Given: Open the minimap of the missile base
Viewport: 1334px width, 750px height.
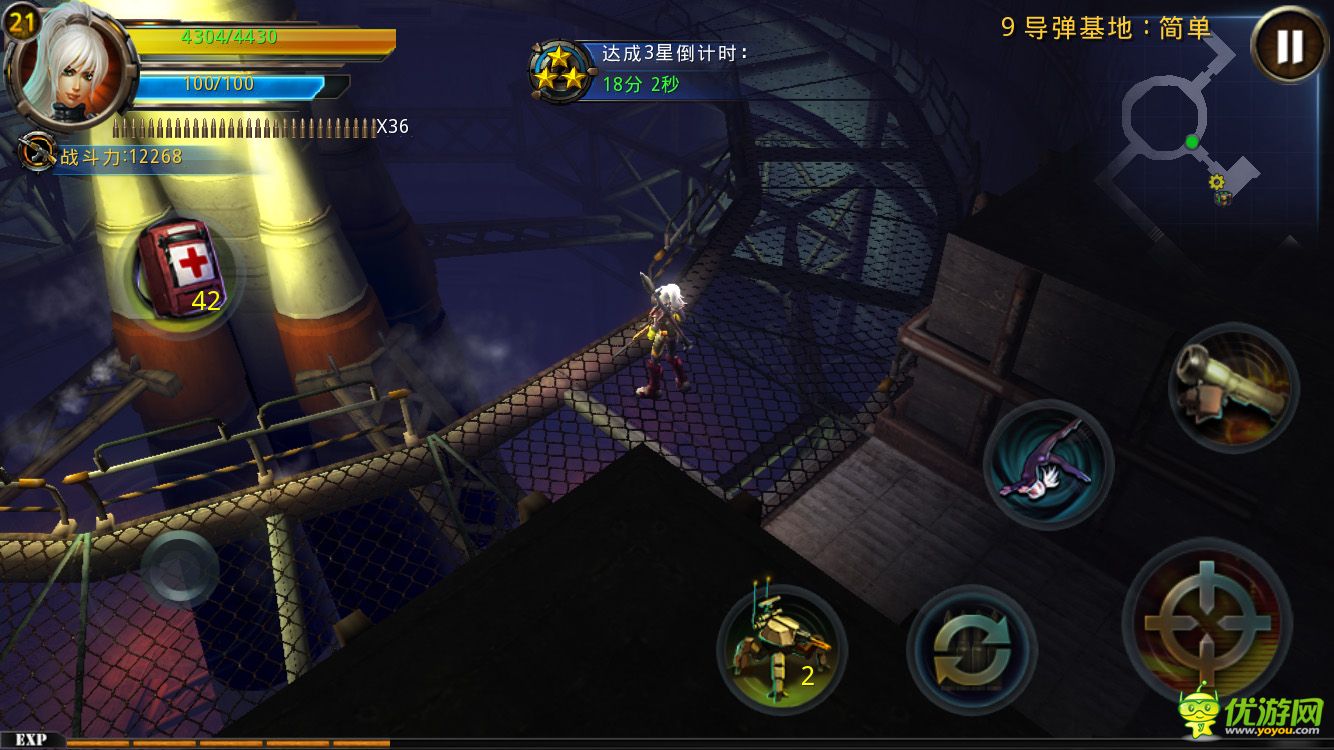Looking at the screenshot, I should coord(1180,130).
